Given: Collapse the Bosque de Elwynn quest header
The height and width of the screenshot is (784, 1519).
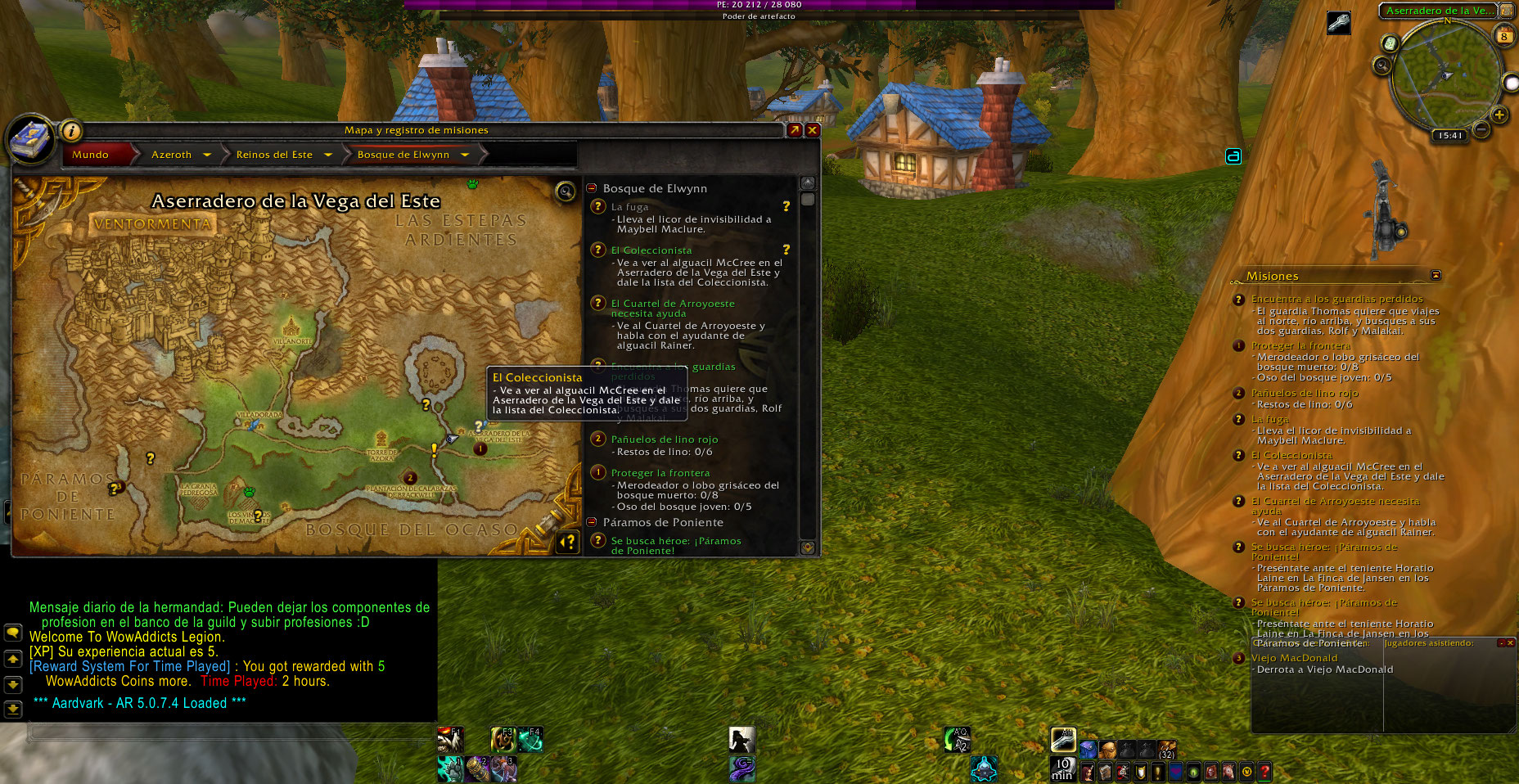Looking at the screenshot, I should [x=592, y=188].
